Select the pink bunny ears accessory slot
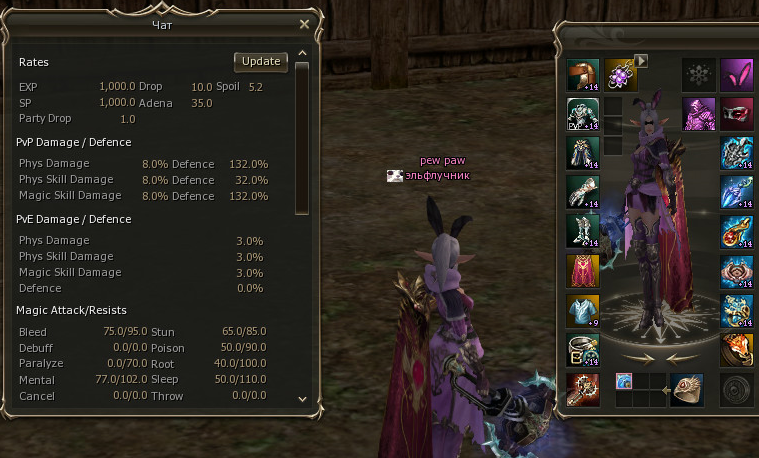 coord(737,75)
